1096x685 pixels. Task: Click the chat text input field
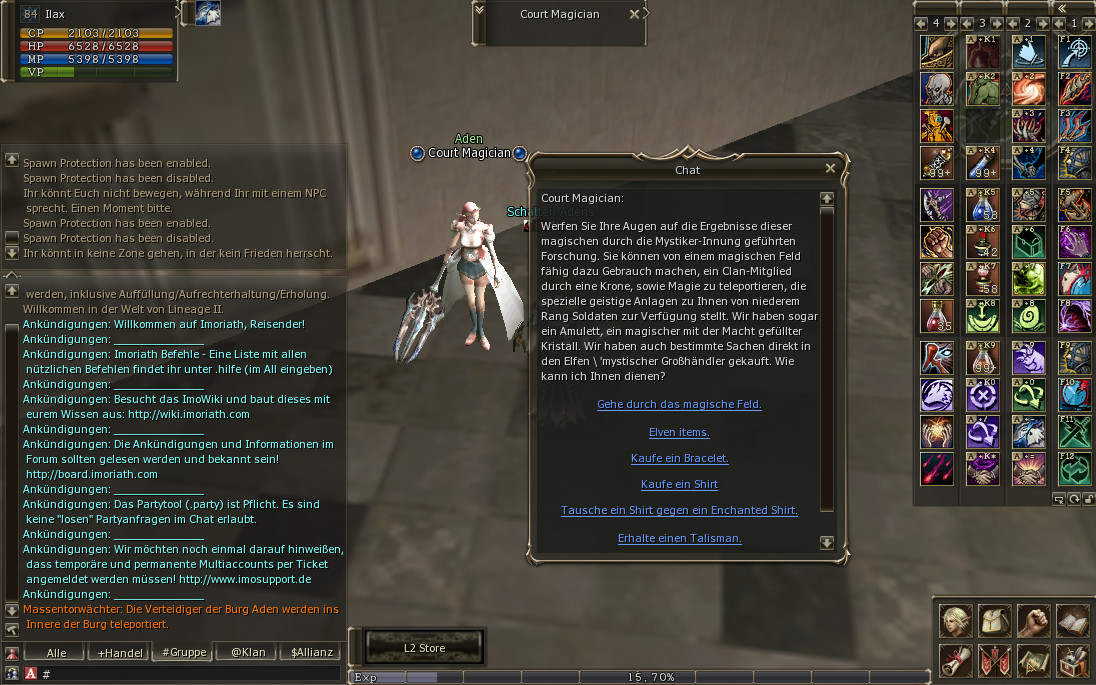click(190, 675)
